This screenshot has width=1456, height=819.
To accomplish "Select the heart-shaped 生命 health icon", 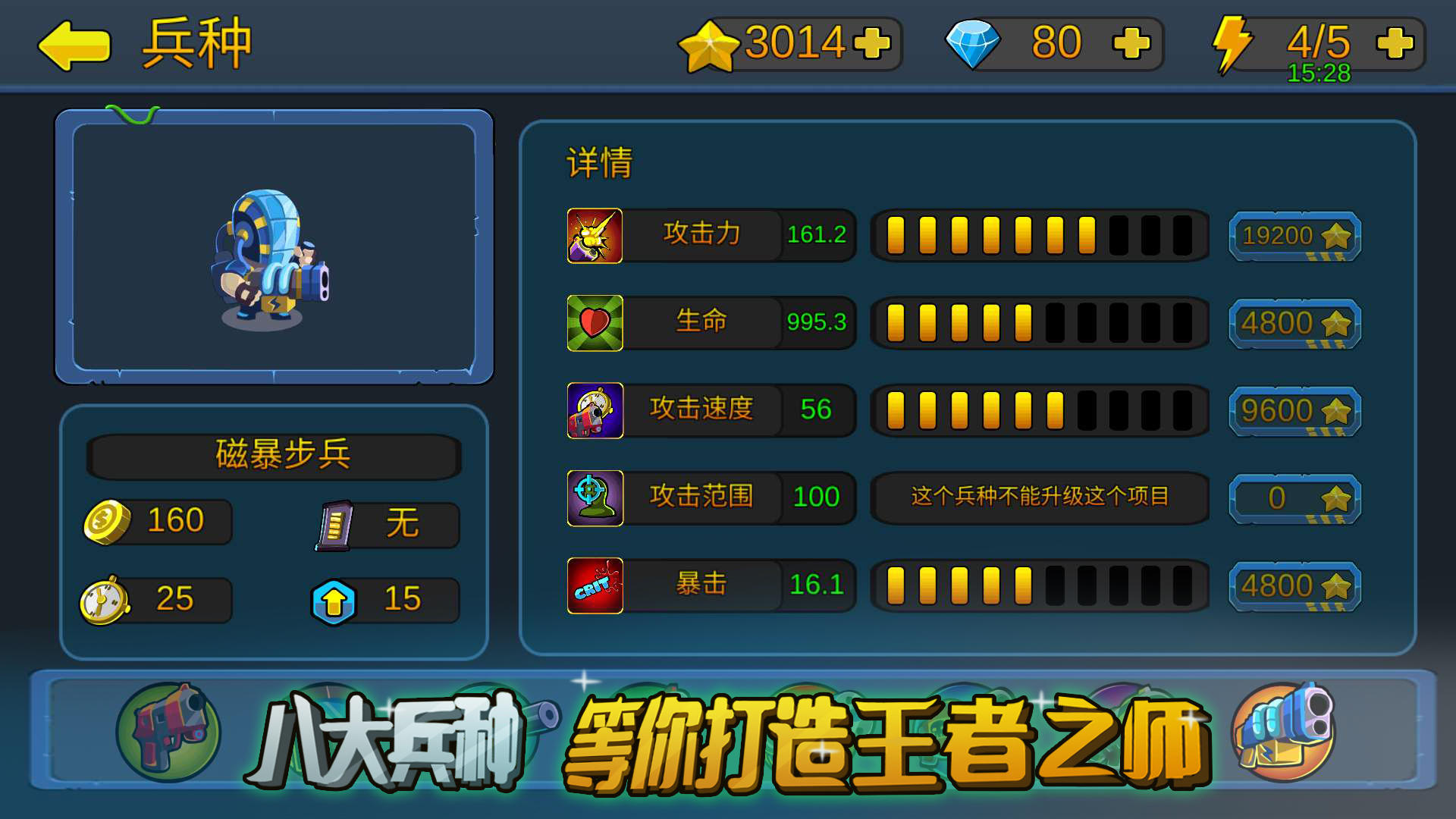I will (x=595, y=322).
